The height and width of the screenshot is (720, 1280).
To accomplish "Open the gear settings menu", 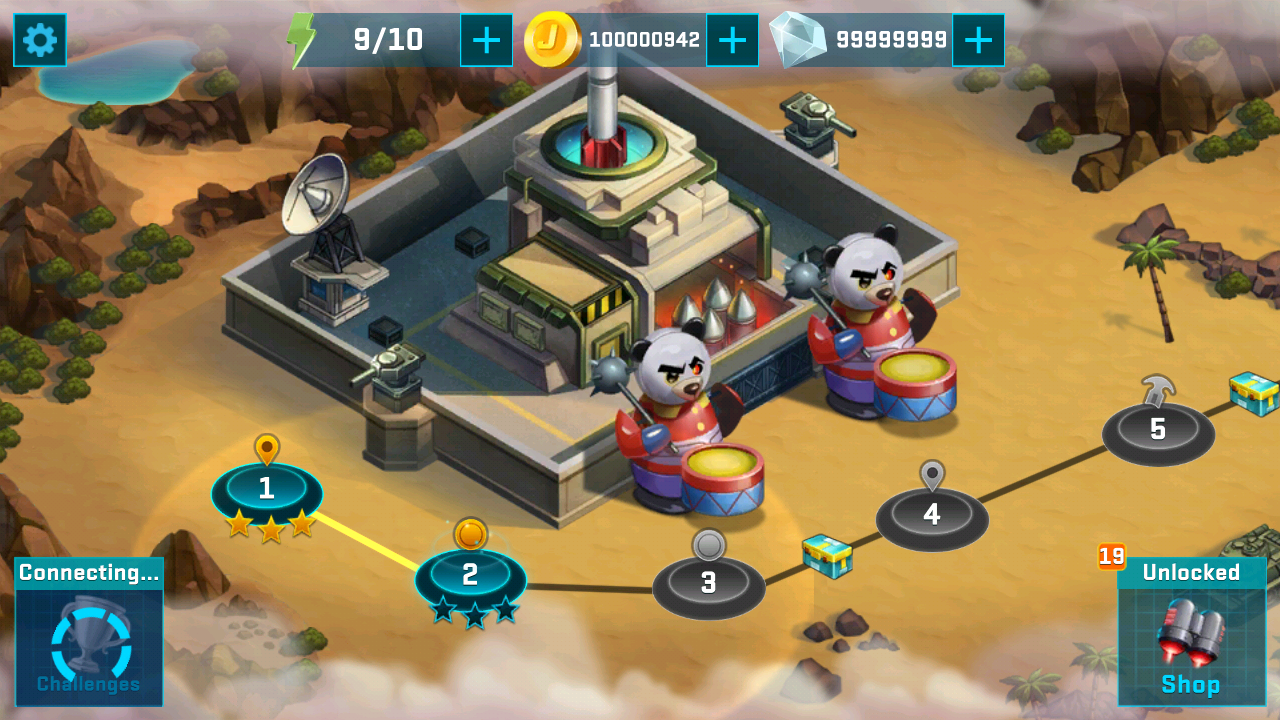I will (x=40, y=40).
